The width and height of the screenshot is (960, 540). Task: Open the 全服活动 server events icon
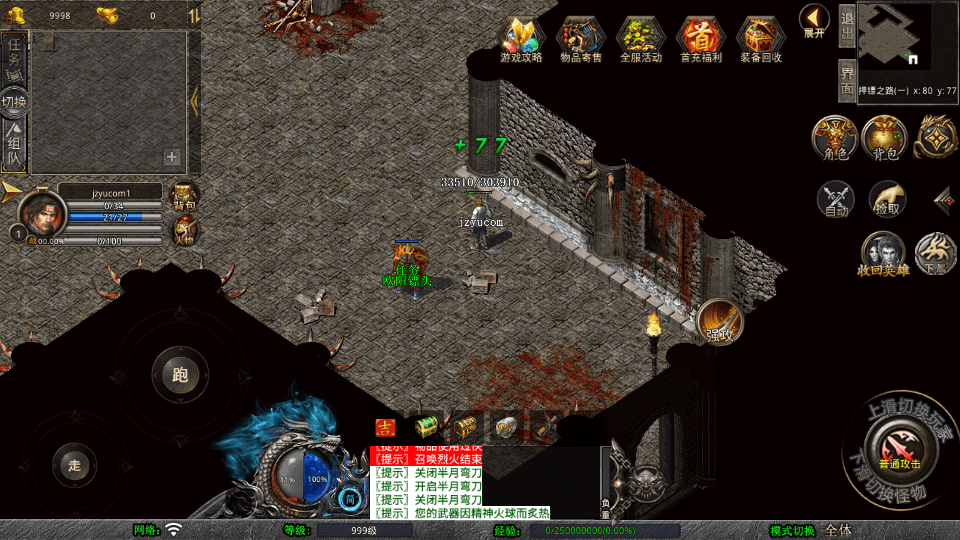coord(640,38)
